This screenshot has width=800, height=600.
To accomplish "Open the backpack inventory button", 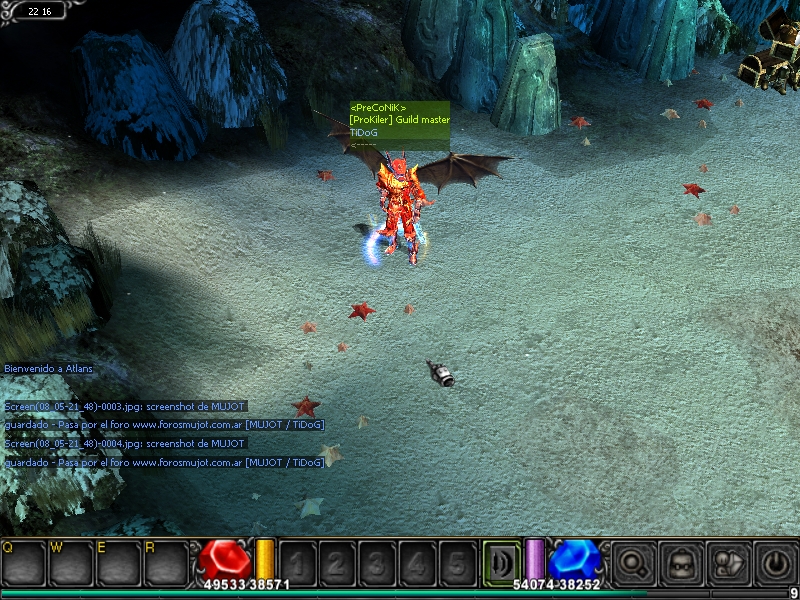I will click(680, 563).
